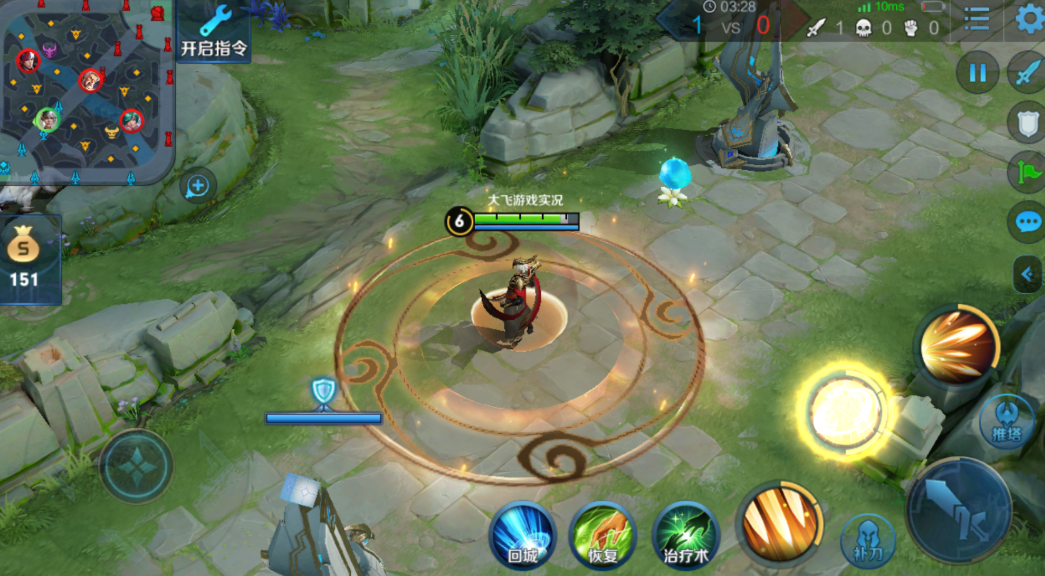Activate the orange slash streaks skill
Viewport: 1045px width, 576px height.
tap(779, 525)
